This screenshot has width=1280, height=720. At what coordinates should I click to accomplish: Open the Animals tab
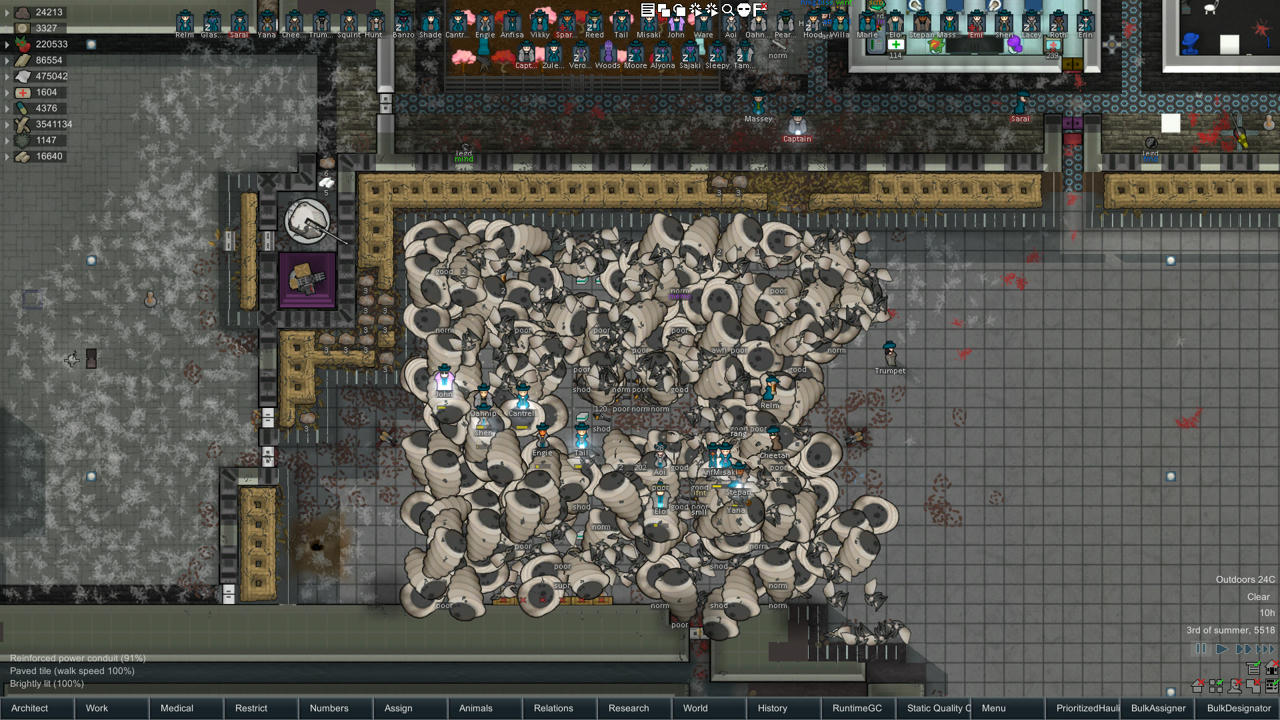(476, 708)
